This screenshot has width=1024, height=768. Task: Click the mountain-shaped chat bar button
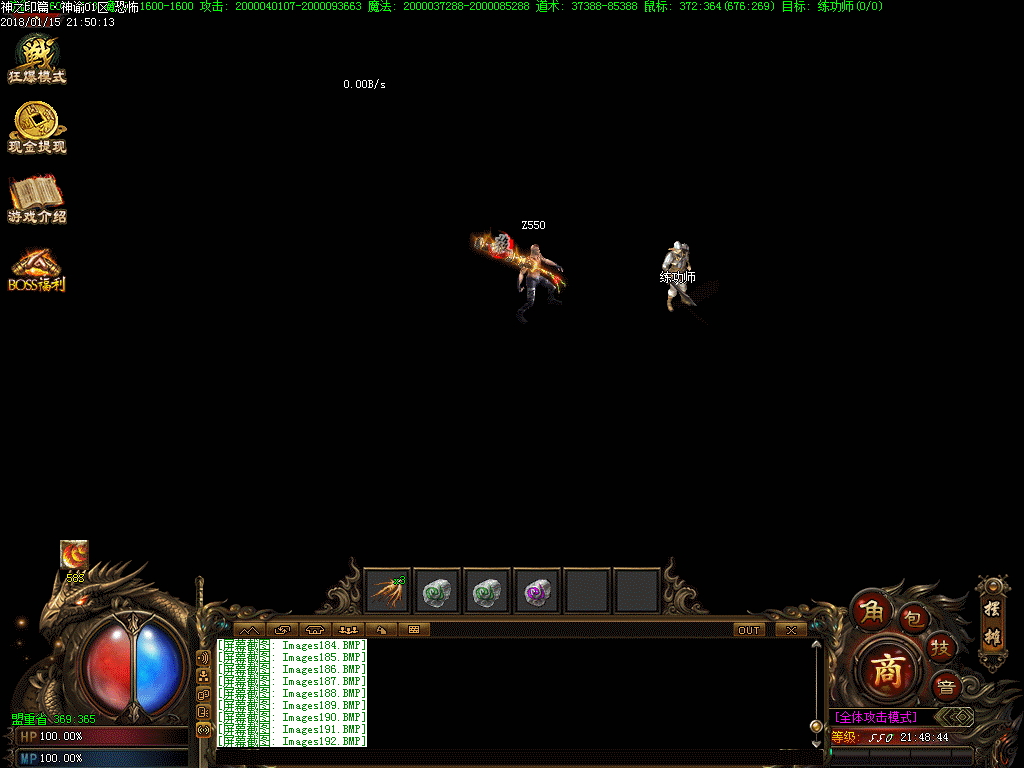(x=247, y=630)
